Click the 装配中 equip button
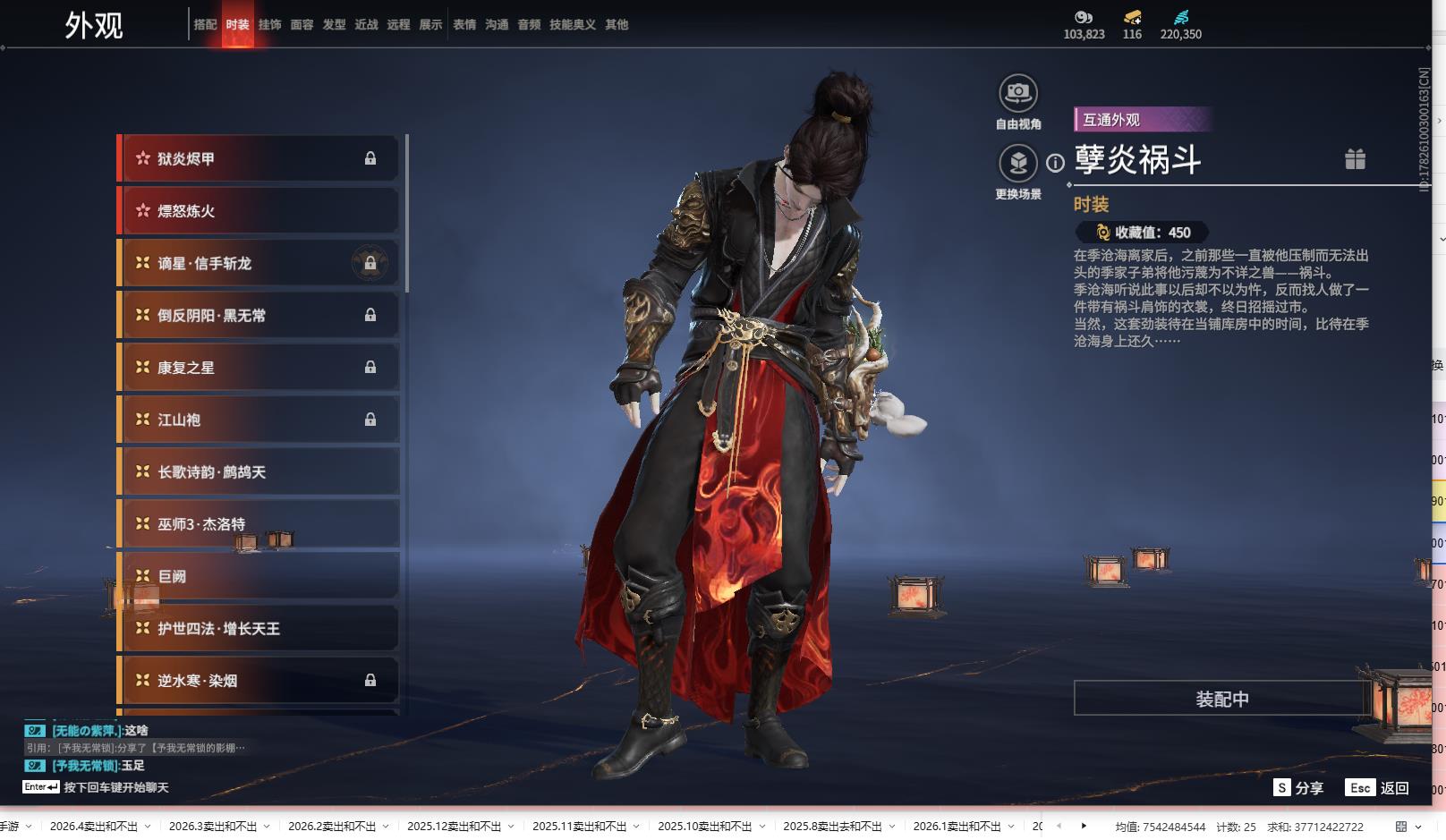Viewport: 1446px width, 840px height. [x=1221, y=699]
